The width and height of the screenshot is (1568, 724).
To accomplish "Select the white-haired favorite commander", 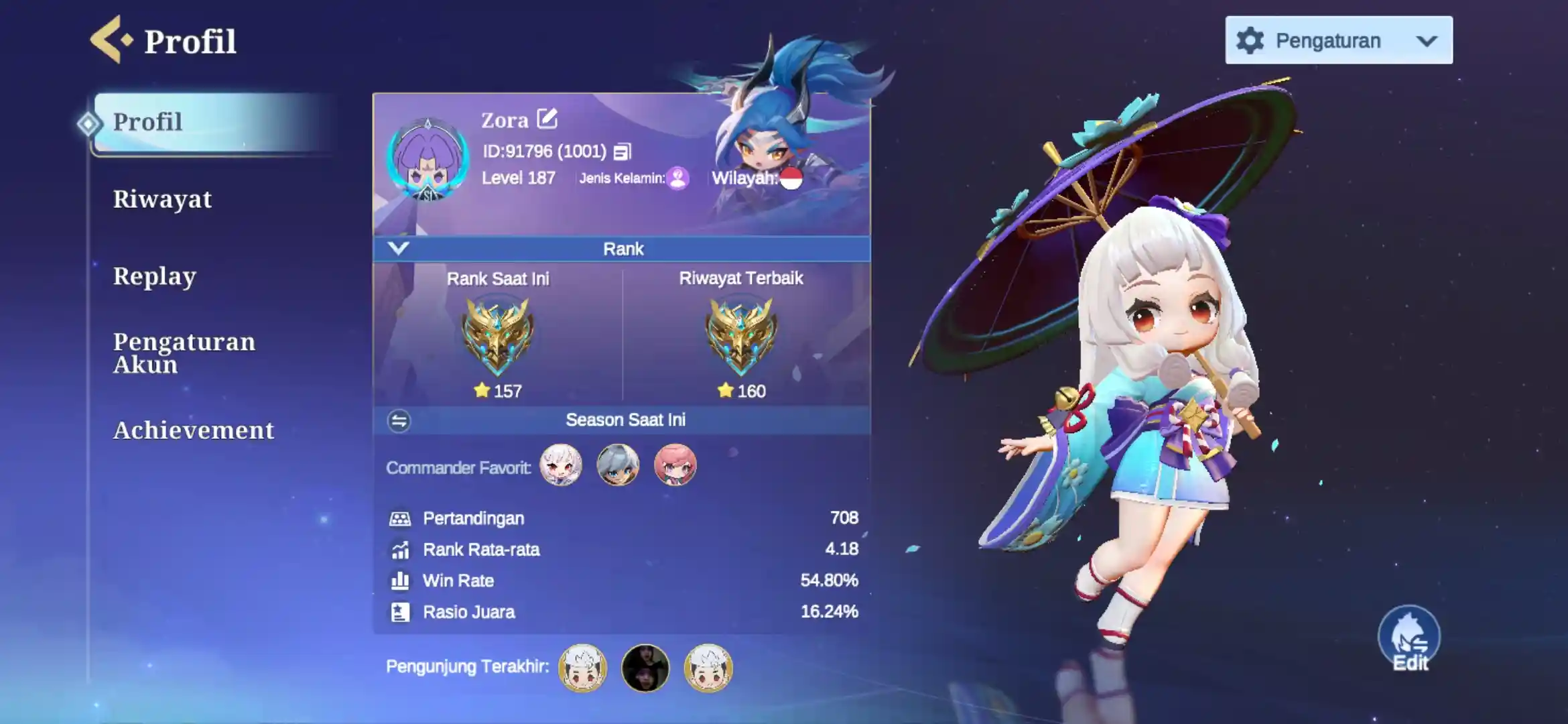I will 561,465.
